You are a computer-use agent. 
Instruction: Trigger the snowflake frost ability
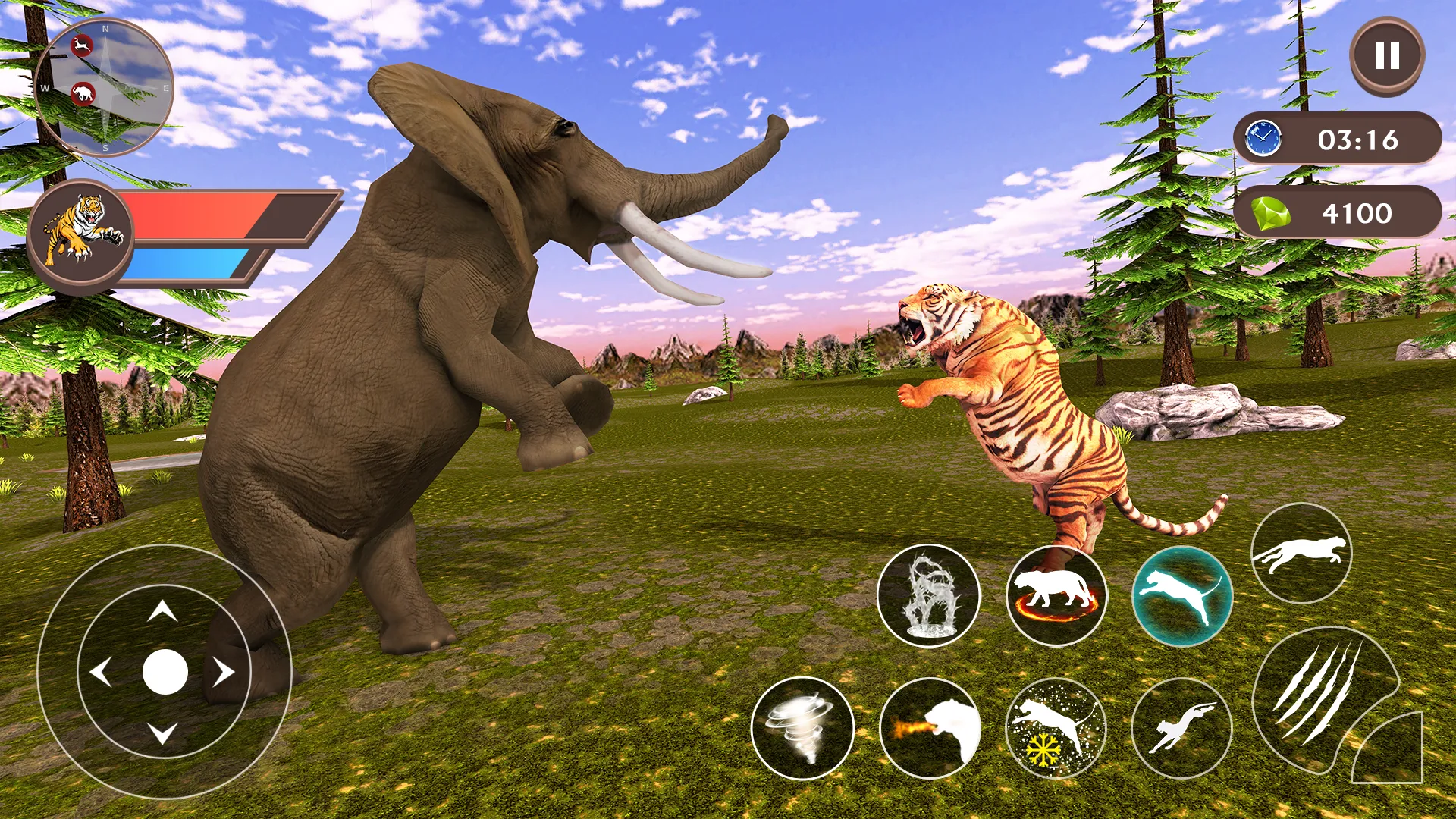[x=1056, y=728]
